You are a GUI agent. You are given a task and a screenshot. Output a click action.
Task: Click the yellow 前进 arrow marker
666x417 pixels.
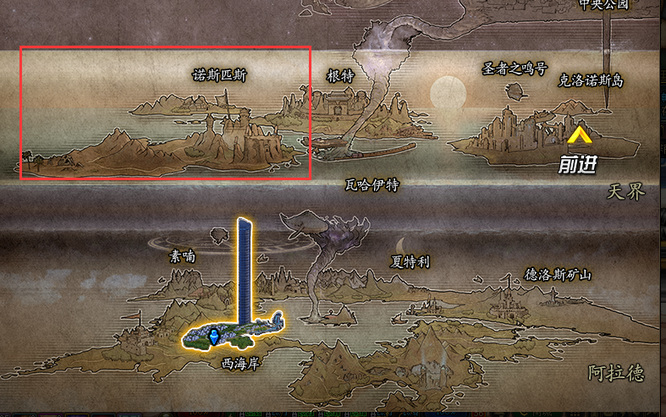coord(579,133)
